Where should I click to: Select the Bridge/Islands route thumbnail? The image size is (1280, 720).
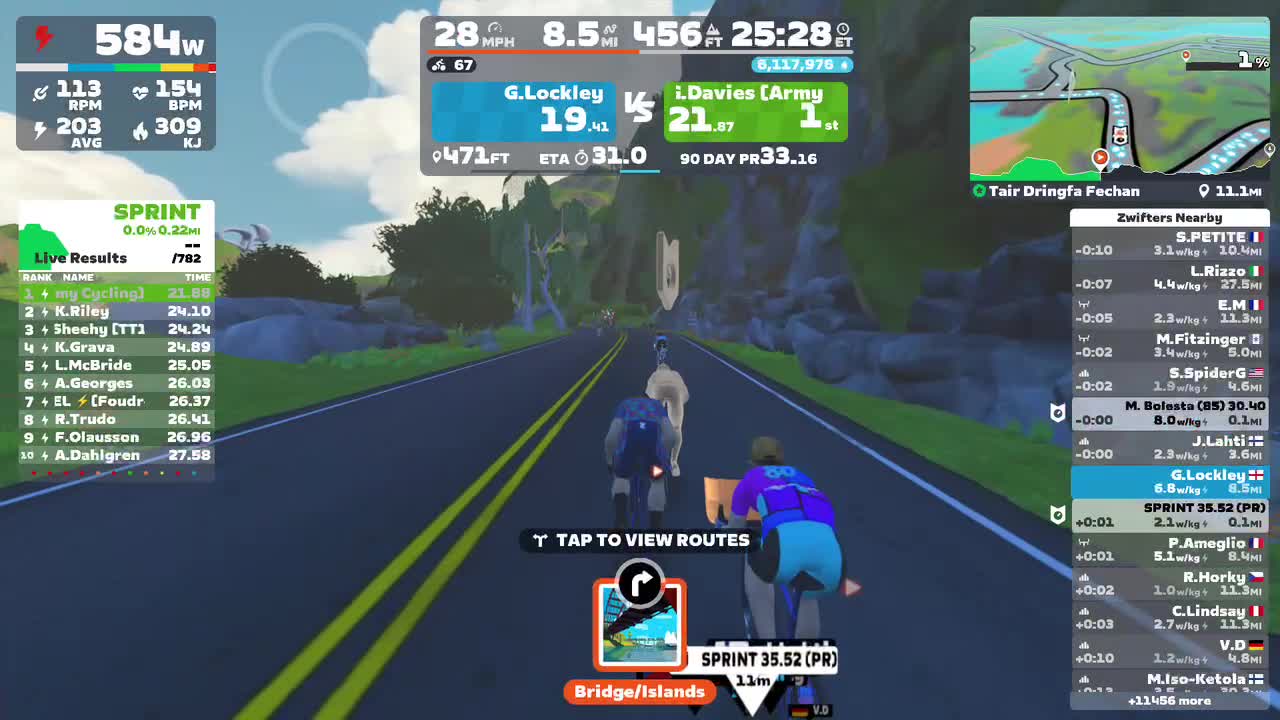[640, 628]
